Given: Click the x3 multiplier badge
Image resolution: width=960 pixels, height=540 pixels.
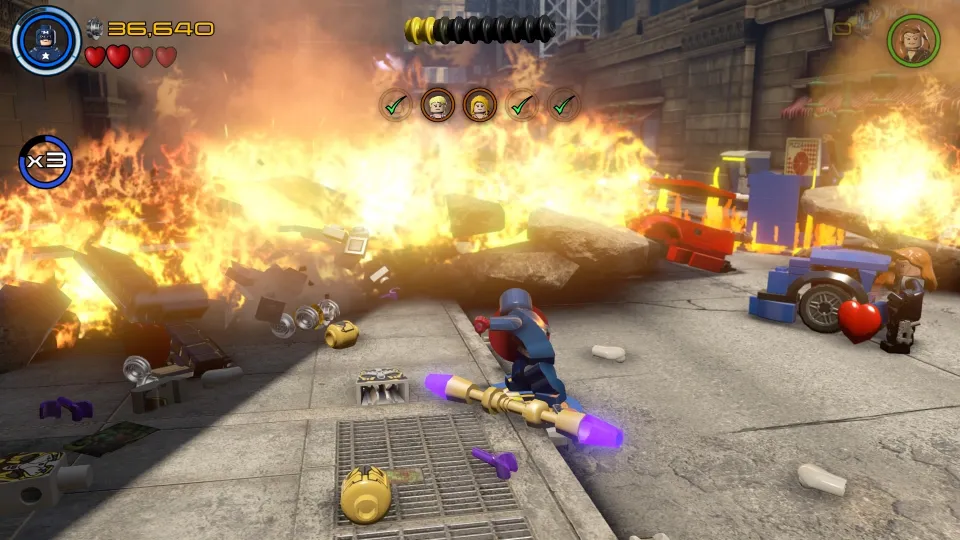Looking at the screenshot, I should tap(45, 161).
